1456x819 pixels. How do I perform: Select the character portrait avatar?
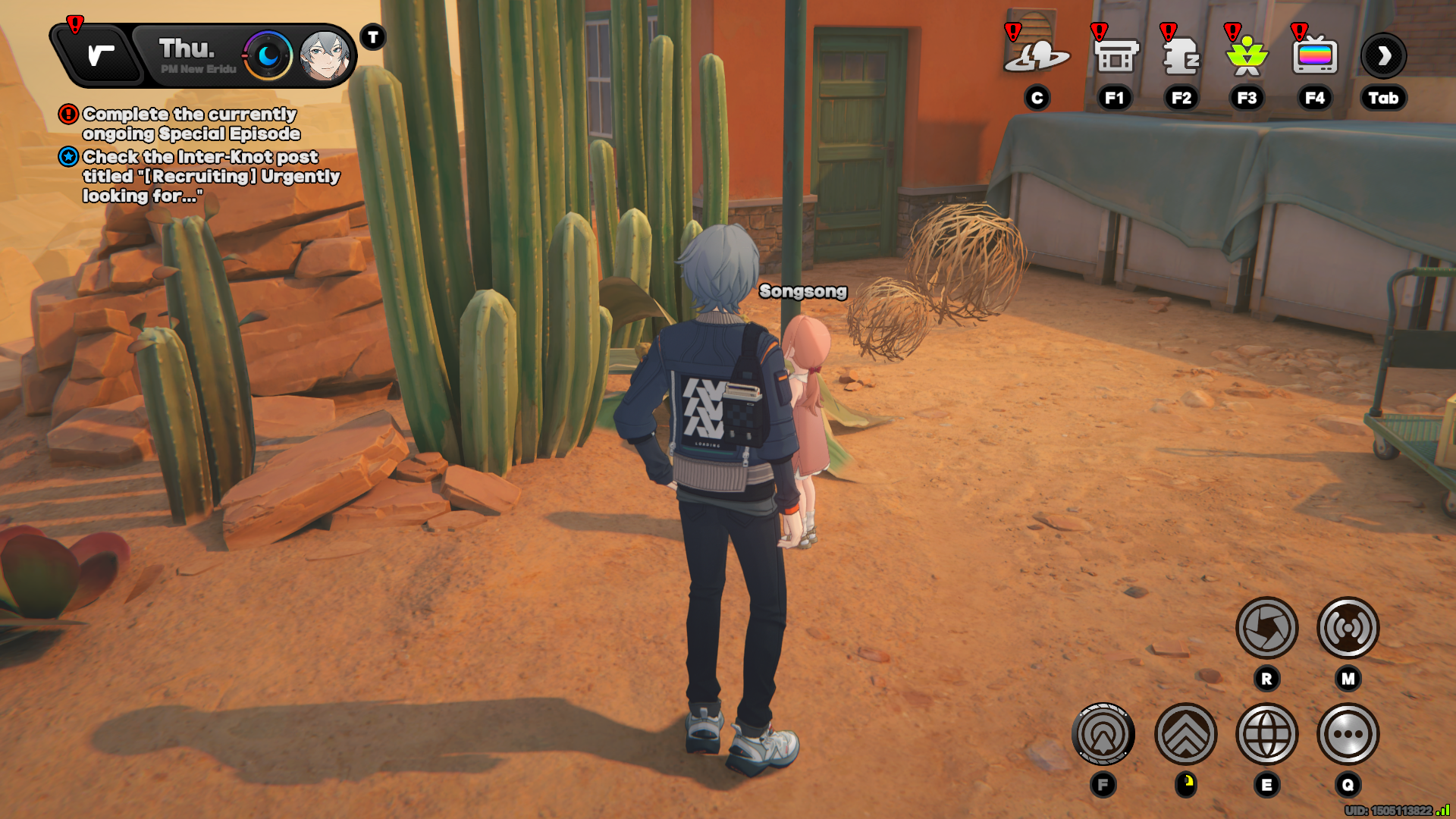tap(325, 55)
